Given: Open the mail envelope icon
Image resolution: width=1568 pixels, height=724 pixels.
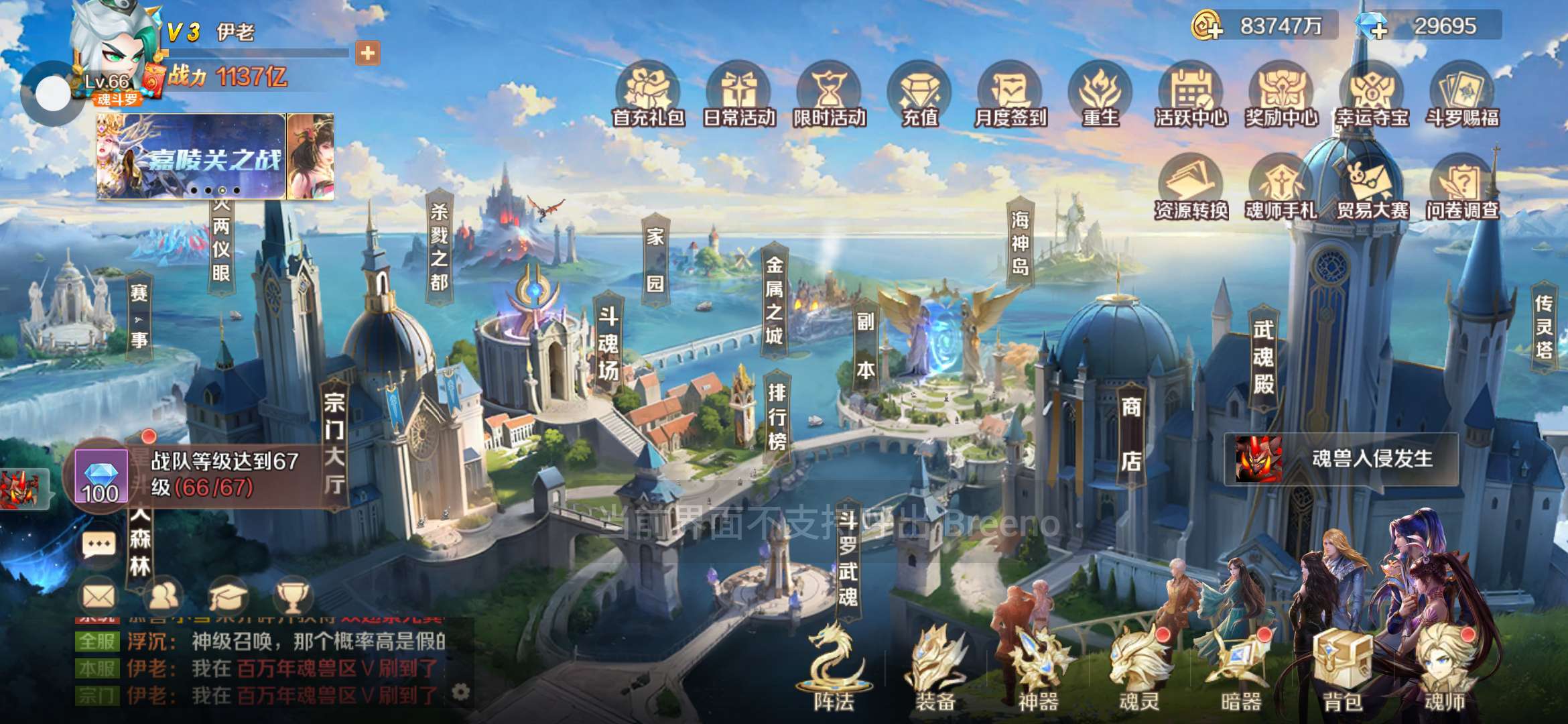Looking at the screenshot, I should click(99, 596).
